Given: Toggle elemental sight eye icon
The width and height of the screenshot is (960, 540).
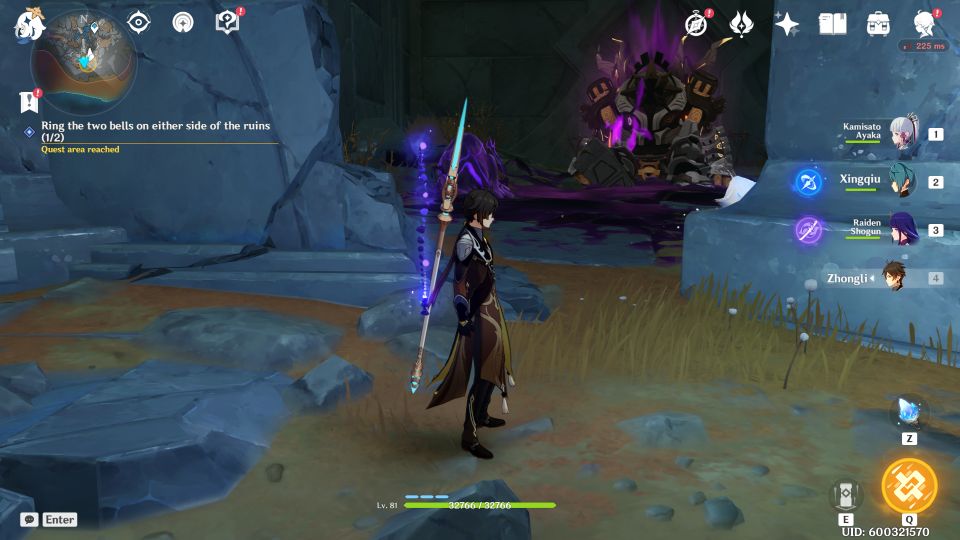Looking at the screenshot, I should point(138,23).
